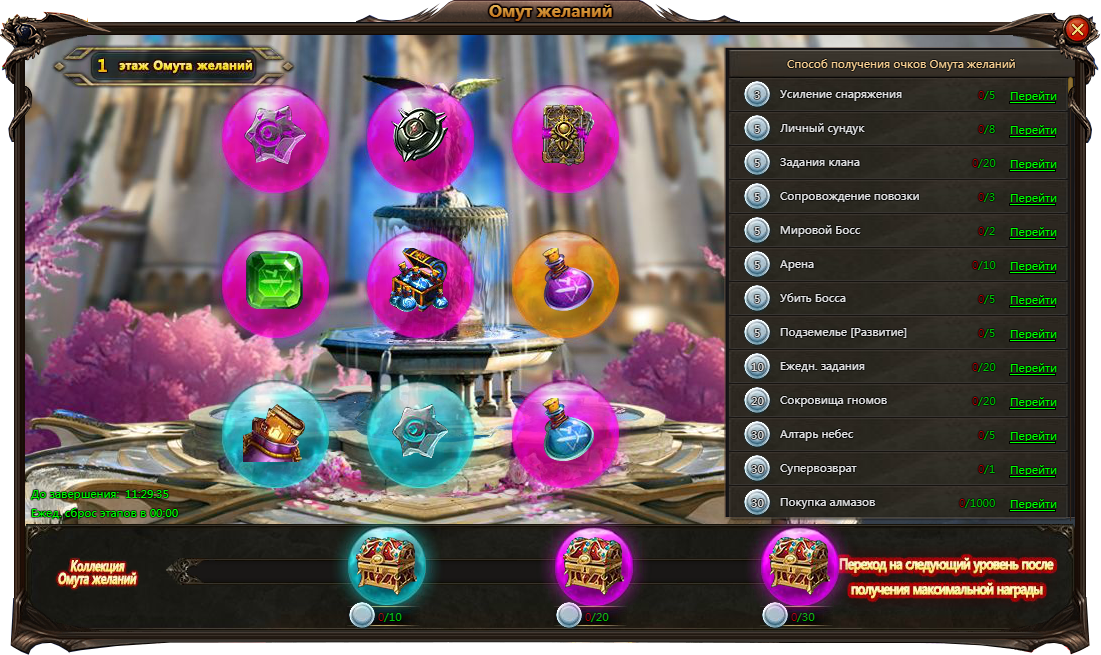Open Перейти link for Убить Босса
This screenshot has width=1101, height=655.
1033,301
